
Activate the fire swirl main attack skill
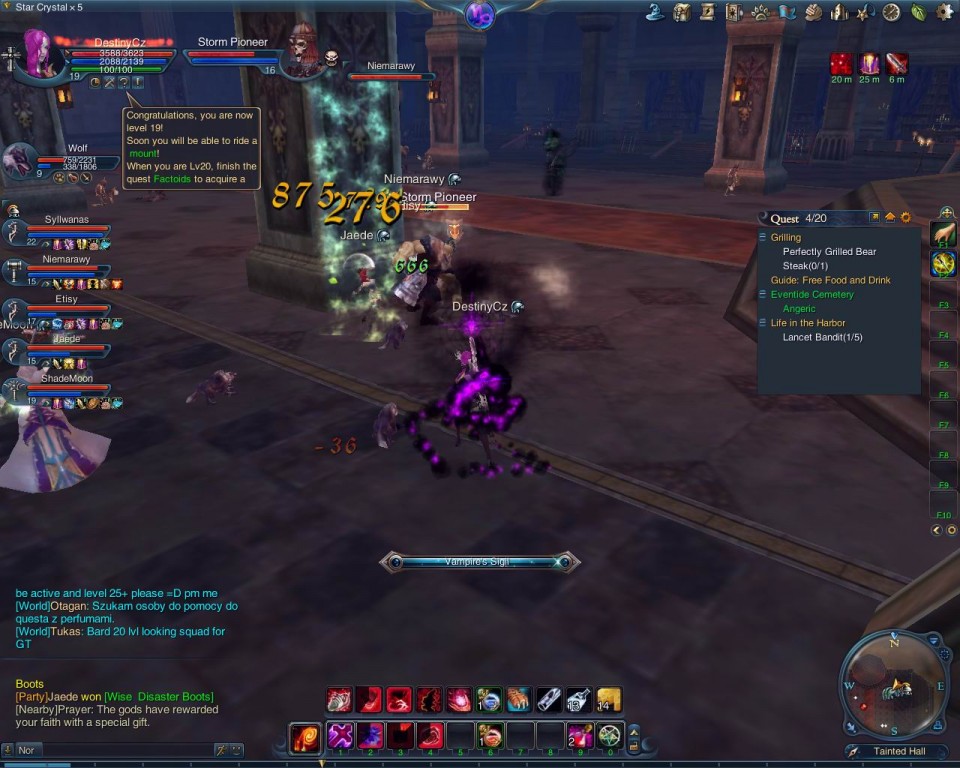(305, 737)
